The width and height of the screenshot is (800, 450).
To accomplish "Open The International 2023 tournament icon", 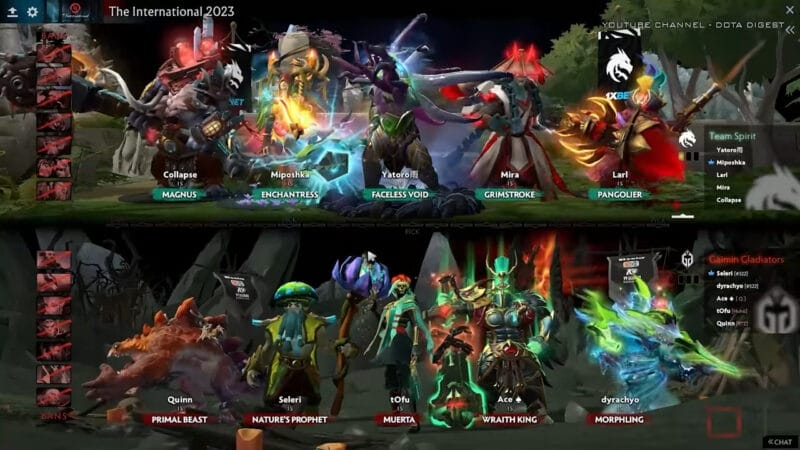I will (x=74, y=11).
